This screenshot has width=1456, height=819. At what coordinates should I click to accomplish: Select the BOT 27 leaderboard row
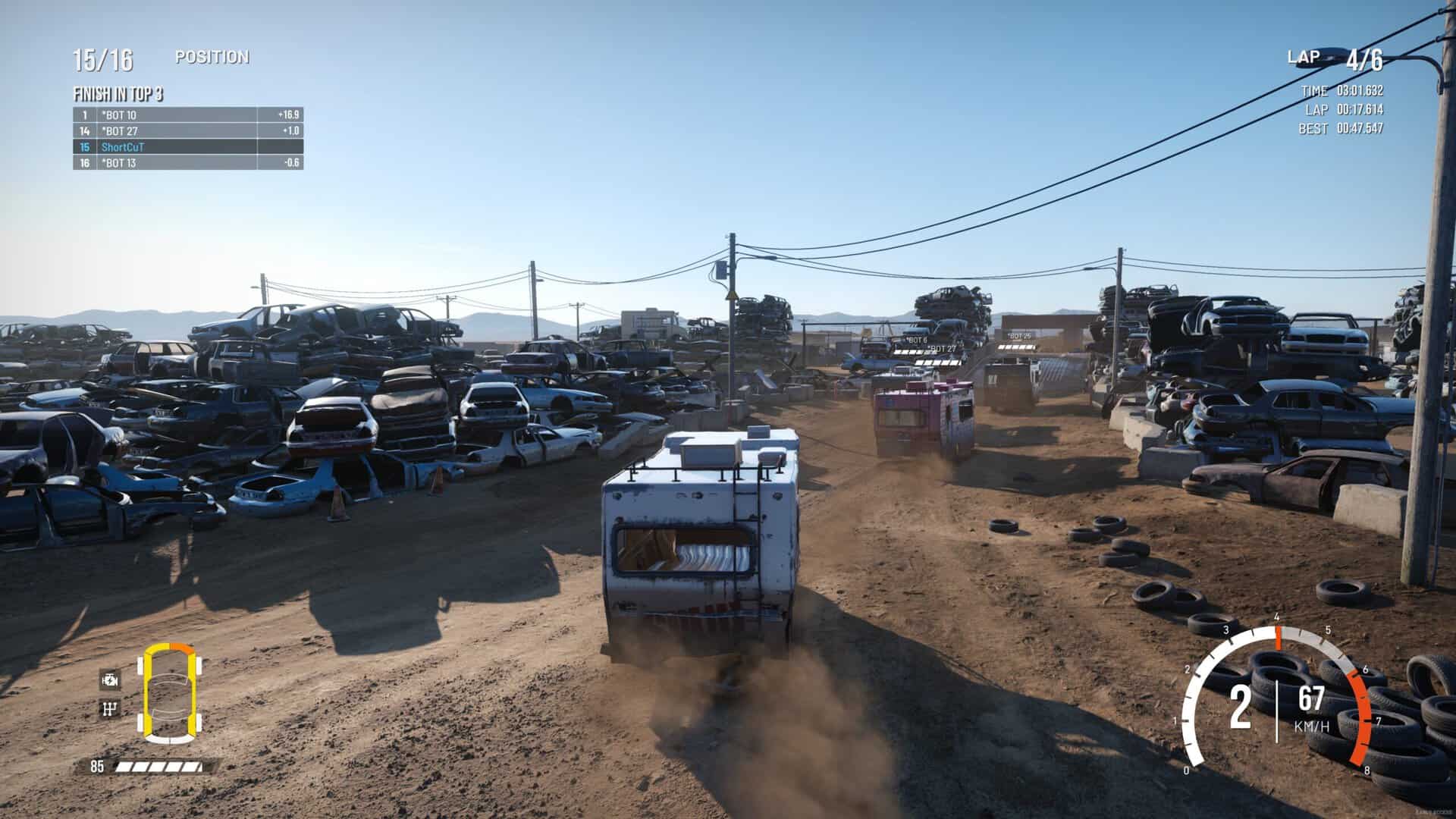tap(188, 131)
